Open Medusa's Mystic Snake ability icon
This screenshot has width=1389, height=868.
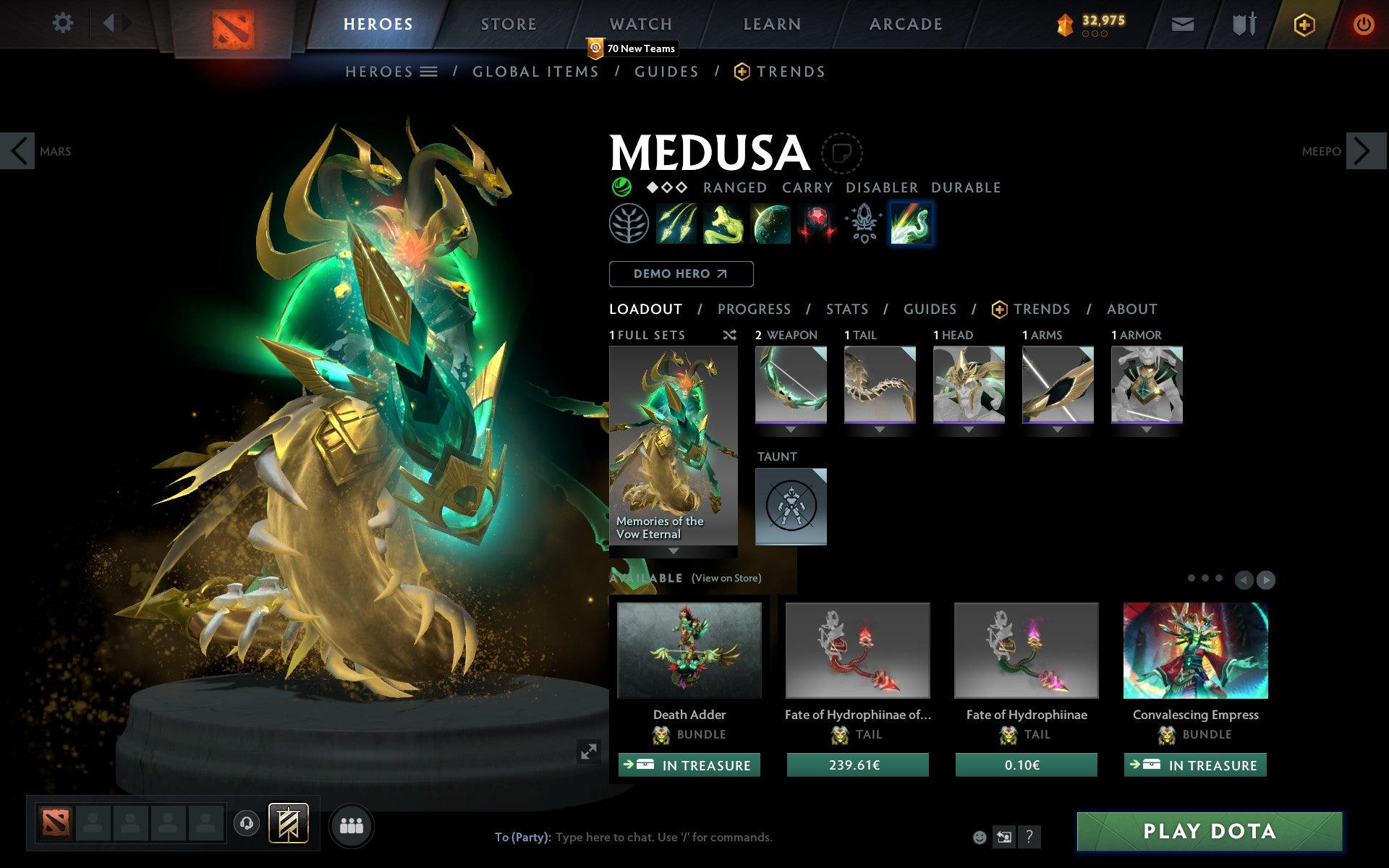723,224
